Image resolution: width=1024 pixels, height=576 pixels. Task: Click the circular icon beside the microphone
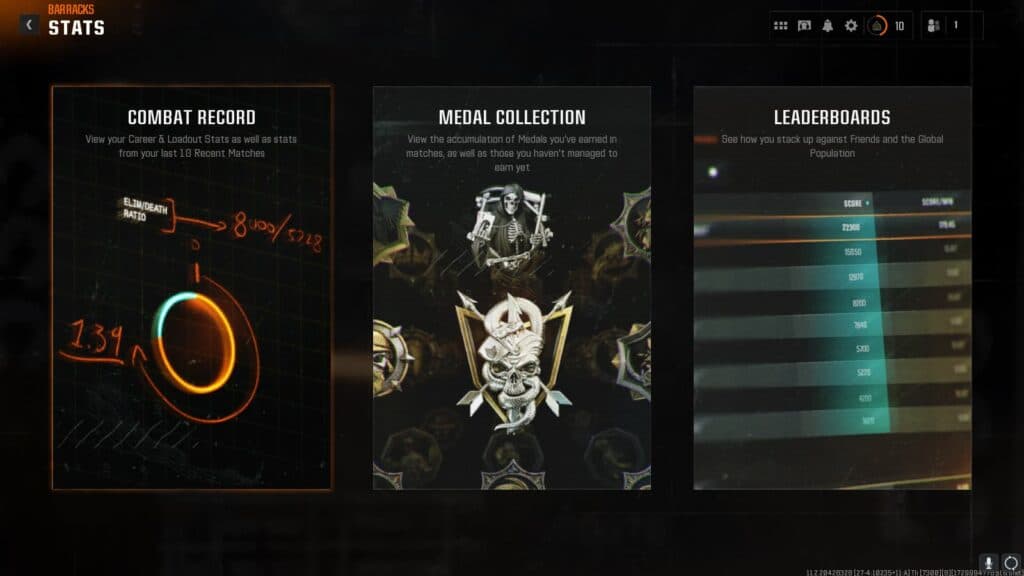1010,563
